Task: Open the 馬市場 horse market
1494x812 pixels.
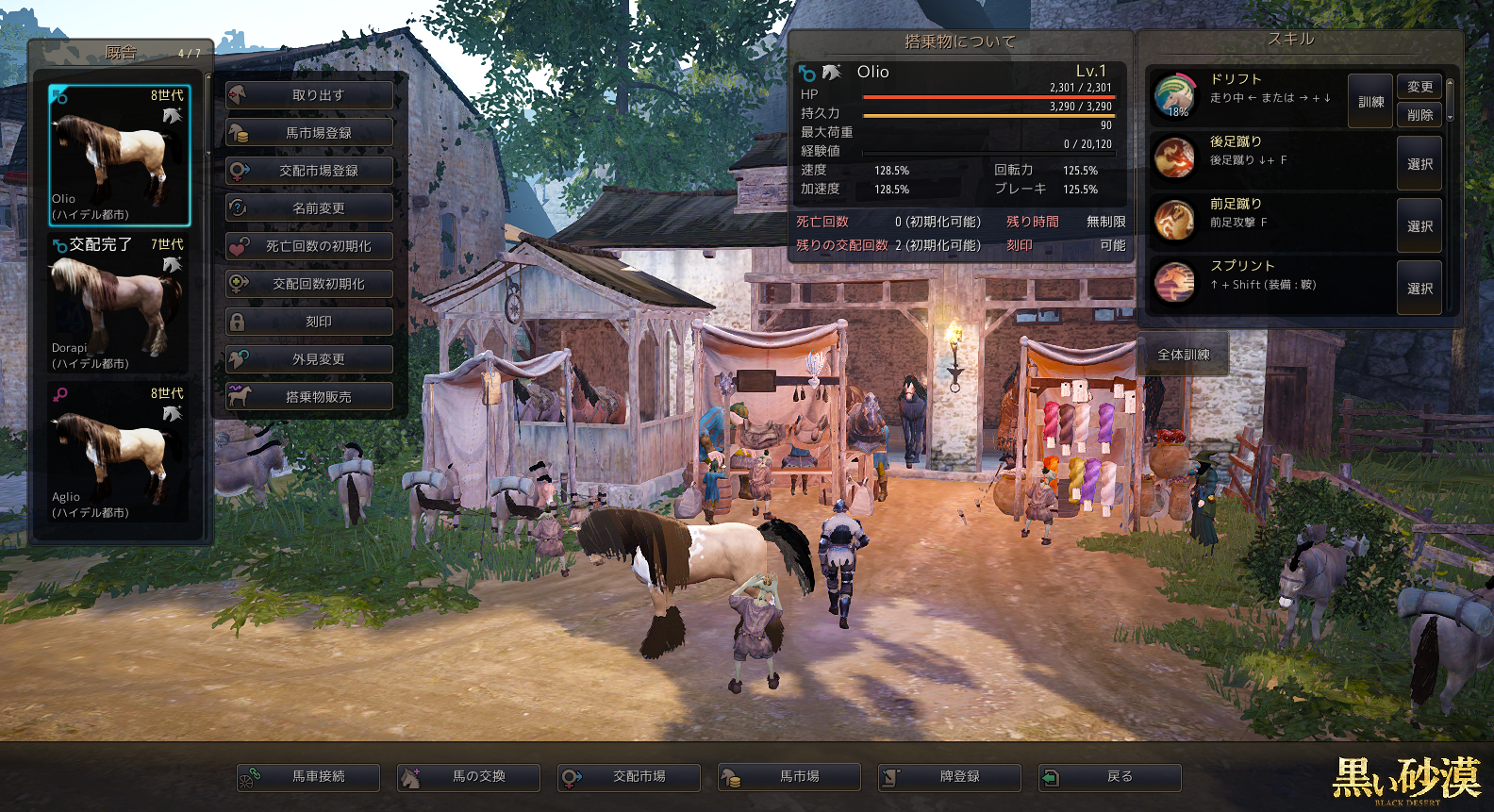Action: click(789, 777)
